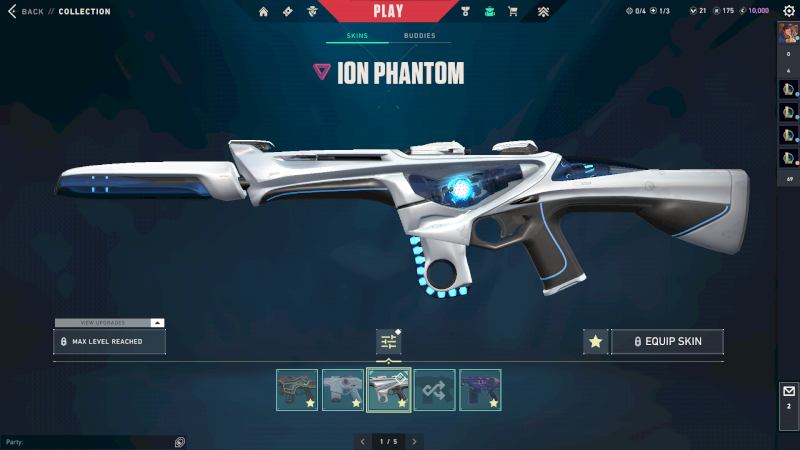Open the collection locker icon

pos(489,12)
